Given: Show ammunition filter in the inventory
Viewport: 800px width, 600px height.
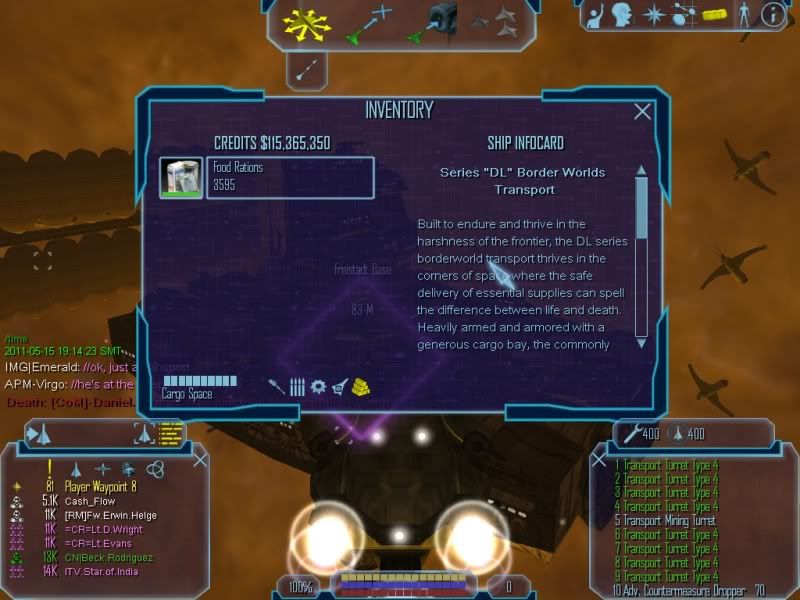Looking at the screenshot, I should coord(297,386).
